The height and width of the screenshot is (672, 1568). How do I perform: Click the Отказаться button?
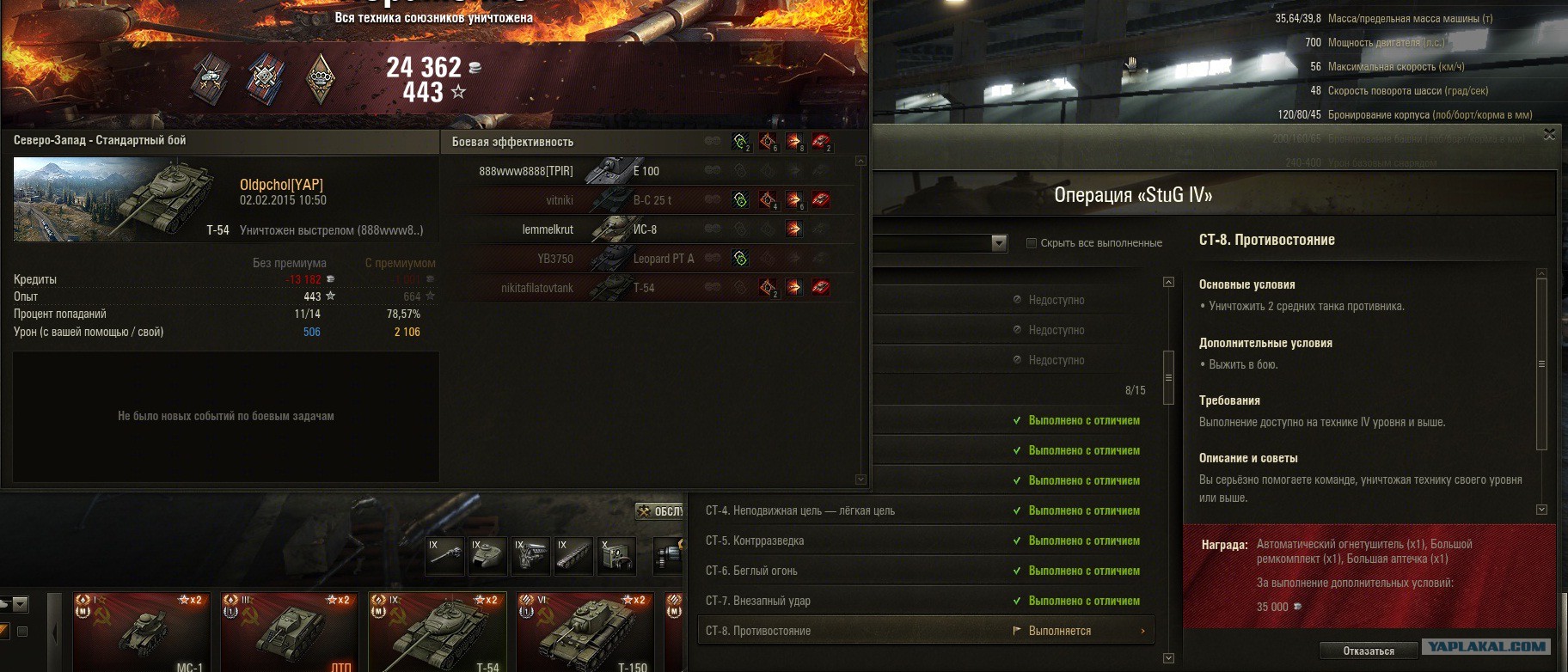(1369, 651)
